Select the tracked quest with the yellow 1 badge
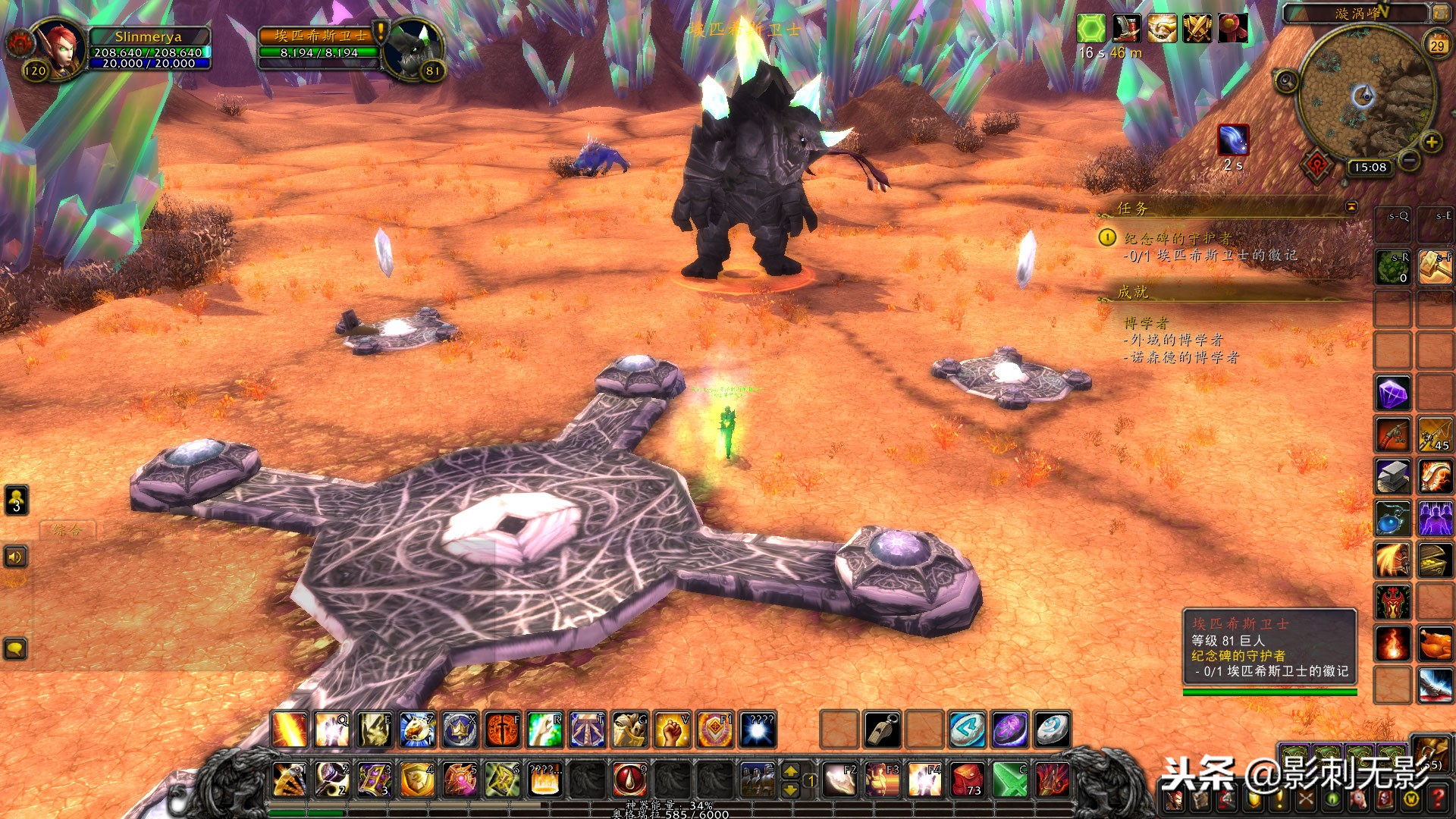Image resolution: width=1456 pixels, height=819 pixels. 1107,238
